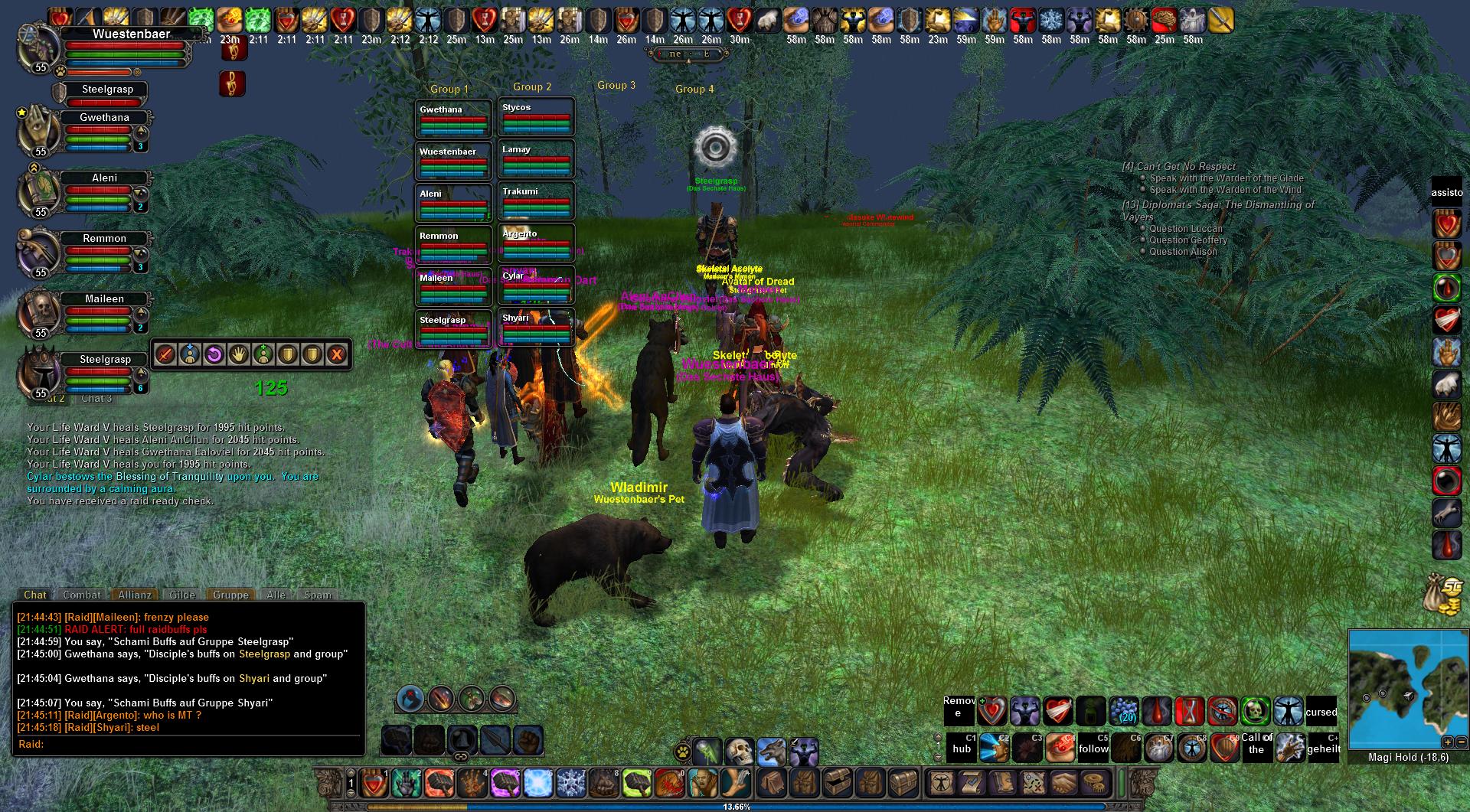This screenshot has width=1470, height=812.
Task: Use the heart ability in hotbar slot 1
Action: [374, 783]
